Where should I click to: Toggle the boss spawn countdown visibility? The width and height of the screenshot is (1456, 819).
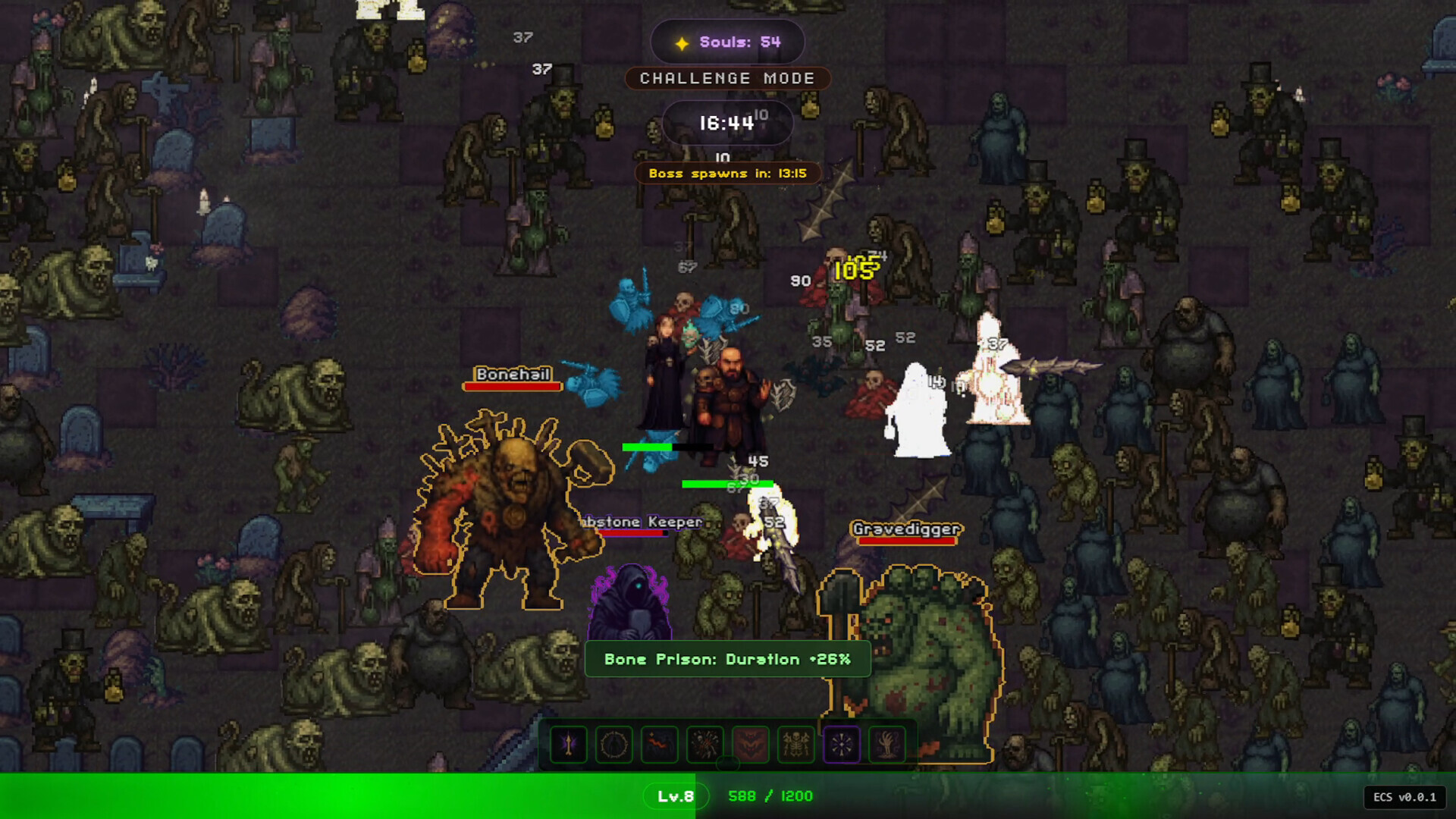coord(728,173)
